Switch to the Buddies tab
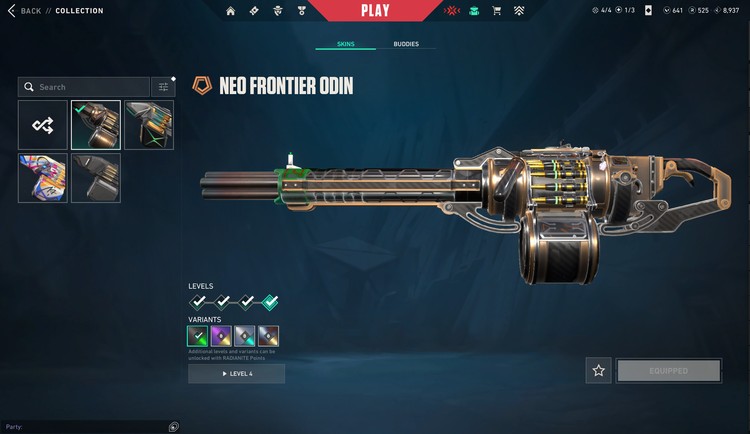750x434 pixels. coord(406,44)
